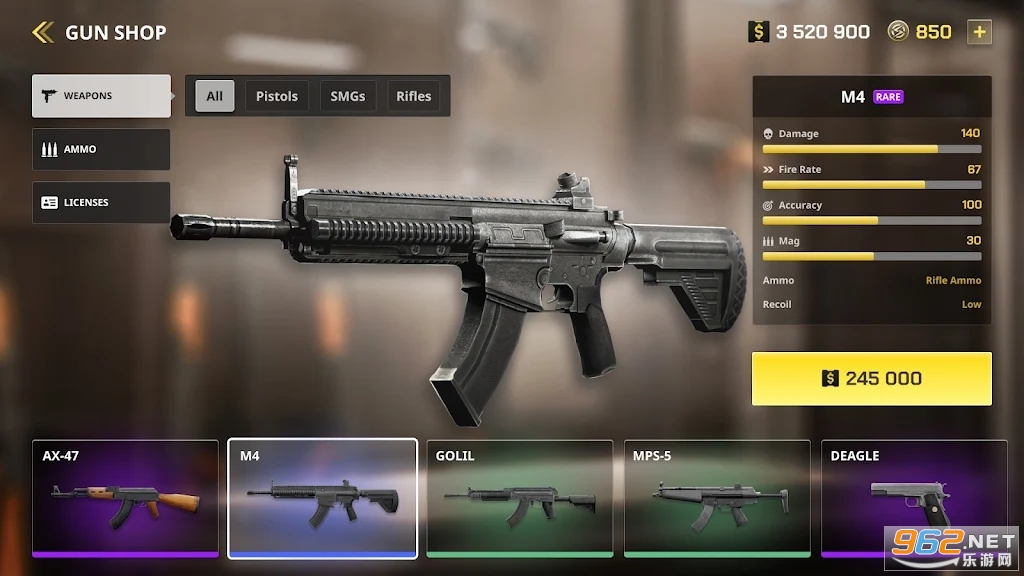1024x576 pixels.
Task: Select the AX-47 weapon card
Action: pyautogui.click(x=125, y=497)
